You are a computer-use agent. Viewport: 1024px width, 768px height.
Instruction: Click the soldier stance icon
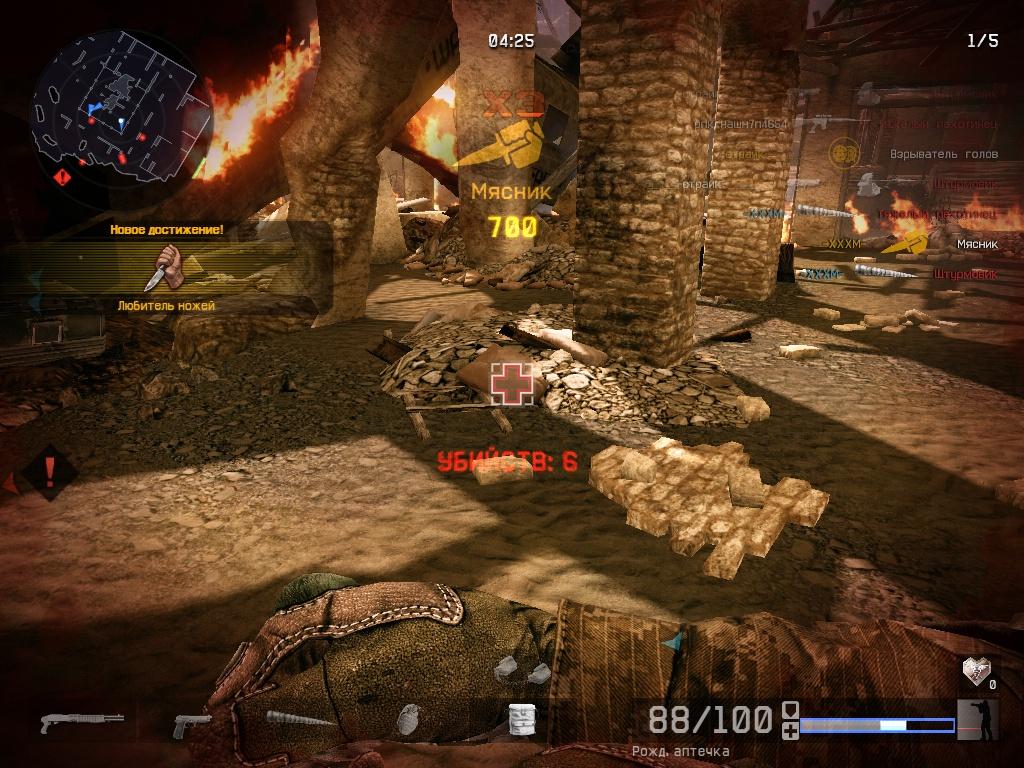coord(977,719)
